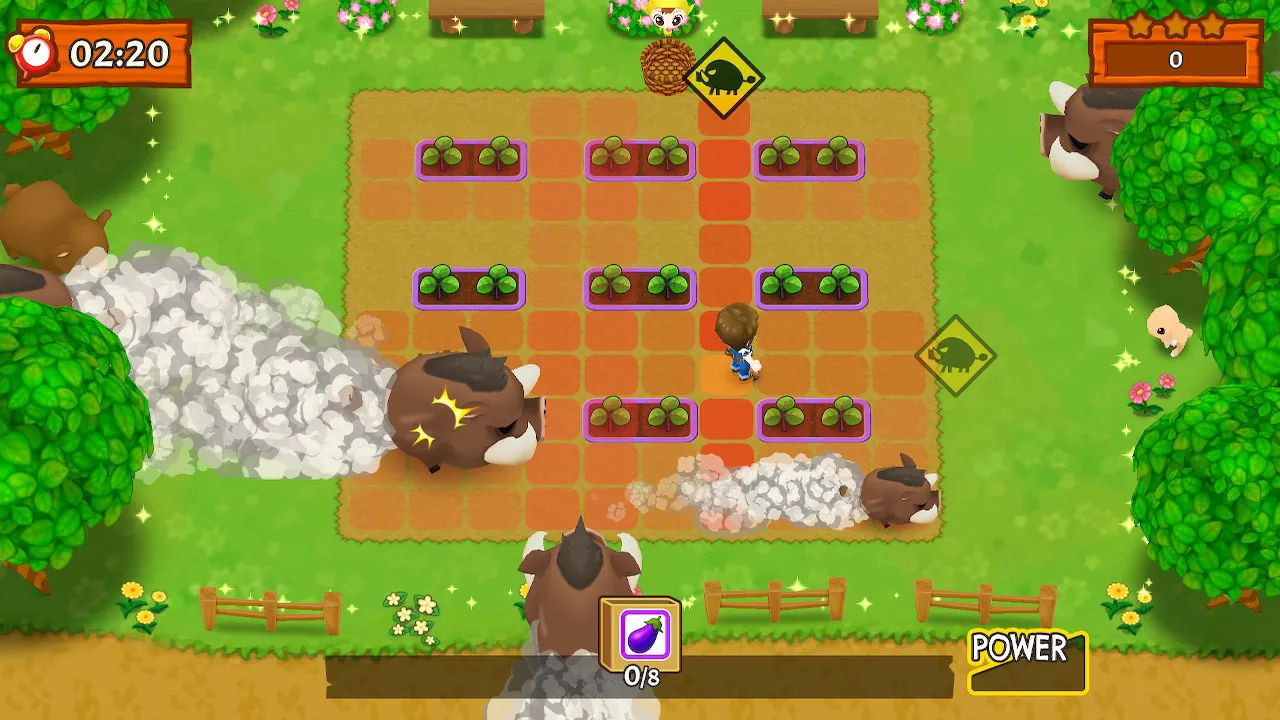The image size is (1280, 720).
Task: Click the score counter showing 0
Action: coord(1176,60)
